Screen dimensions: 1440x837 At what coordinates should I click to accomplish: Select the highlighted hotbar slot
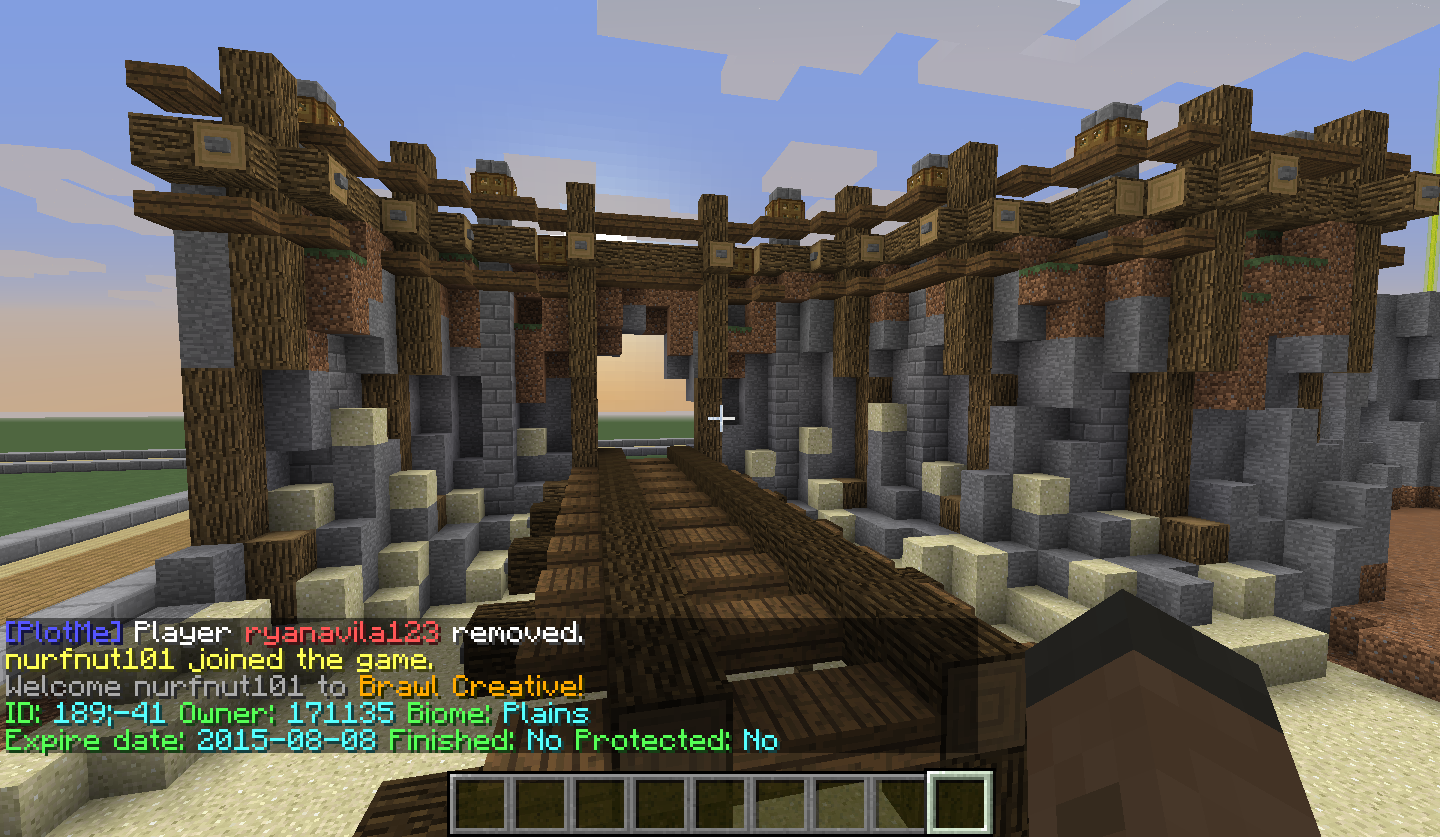960,803
